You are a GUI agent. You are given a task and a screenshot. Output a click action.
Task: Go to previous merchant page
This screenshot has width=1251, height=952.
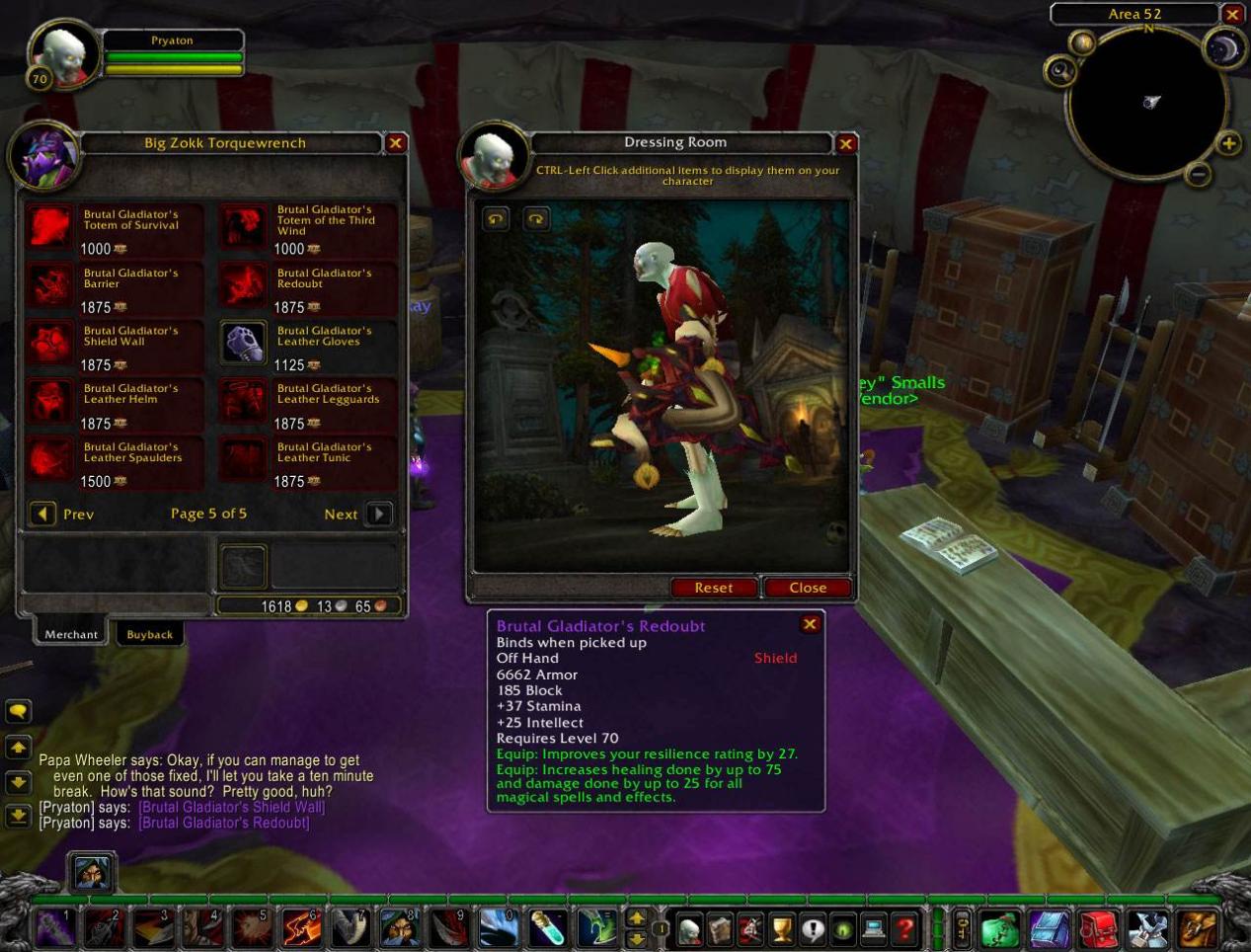point(42,514)
